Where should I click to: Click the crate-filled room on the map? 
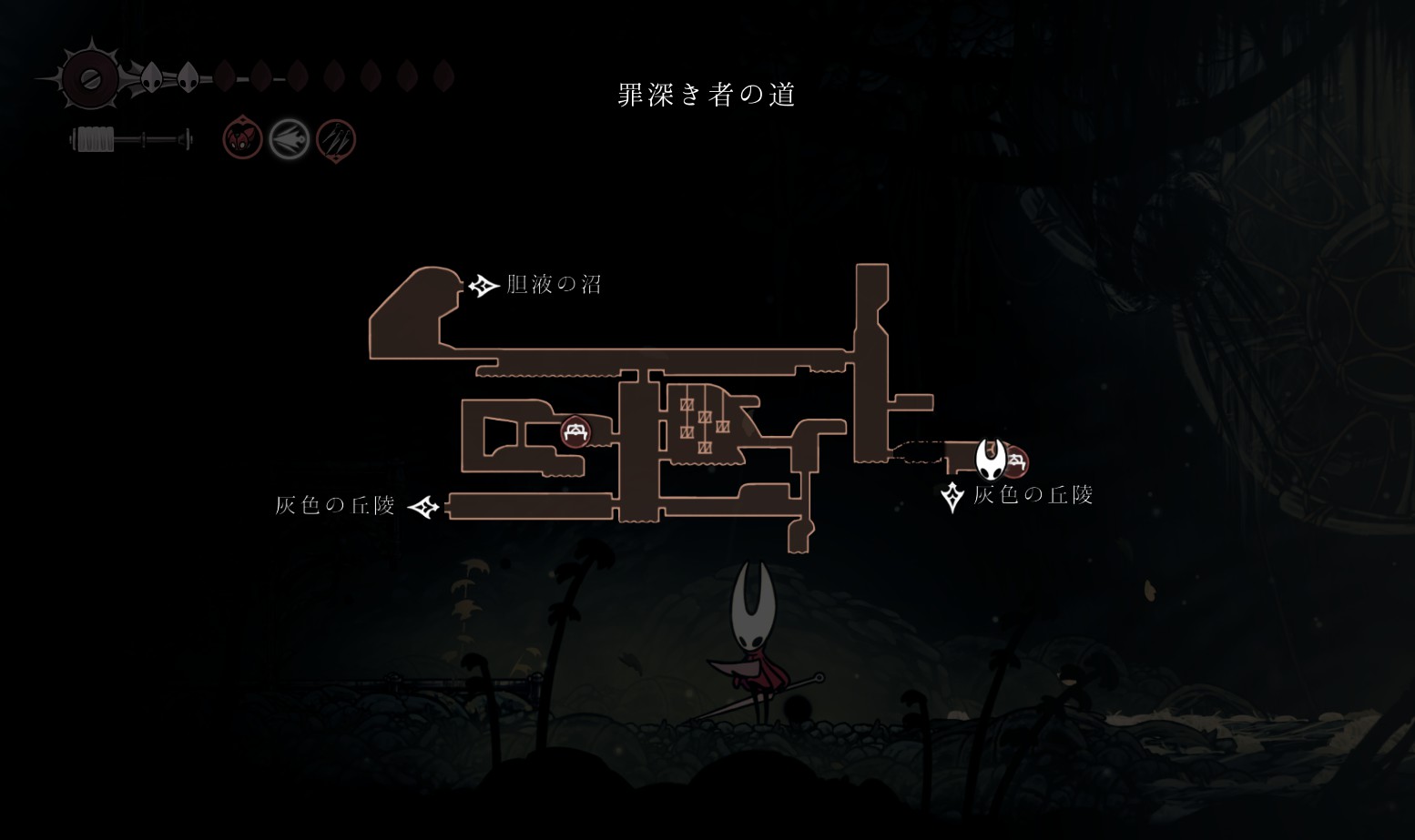point(703,421)
